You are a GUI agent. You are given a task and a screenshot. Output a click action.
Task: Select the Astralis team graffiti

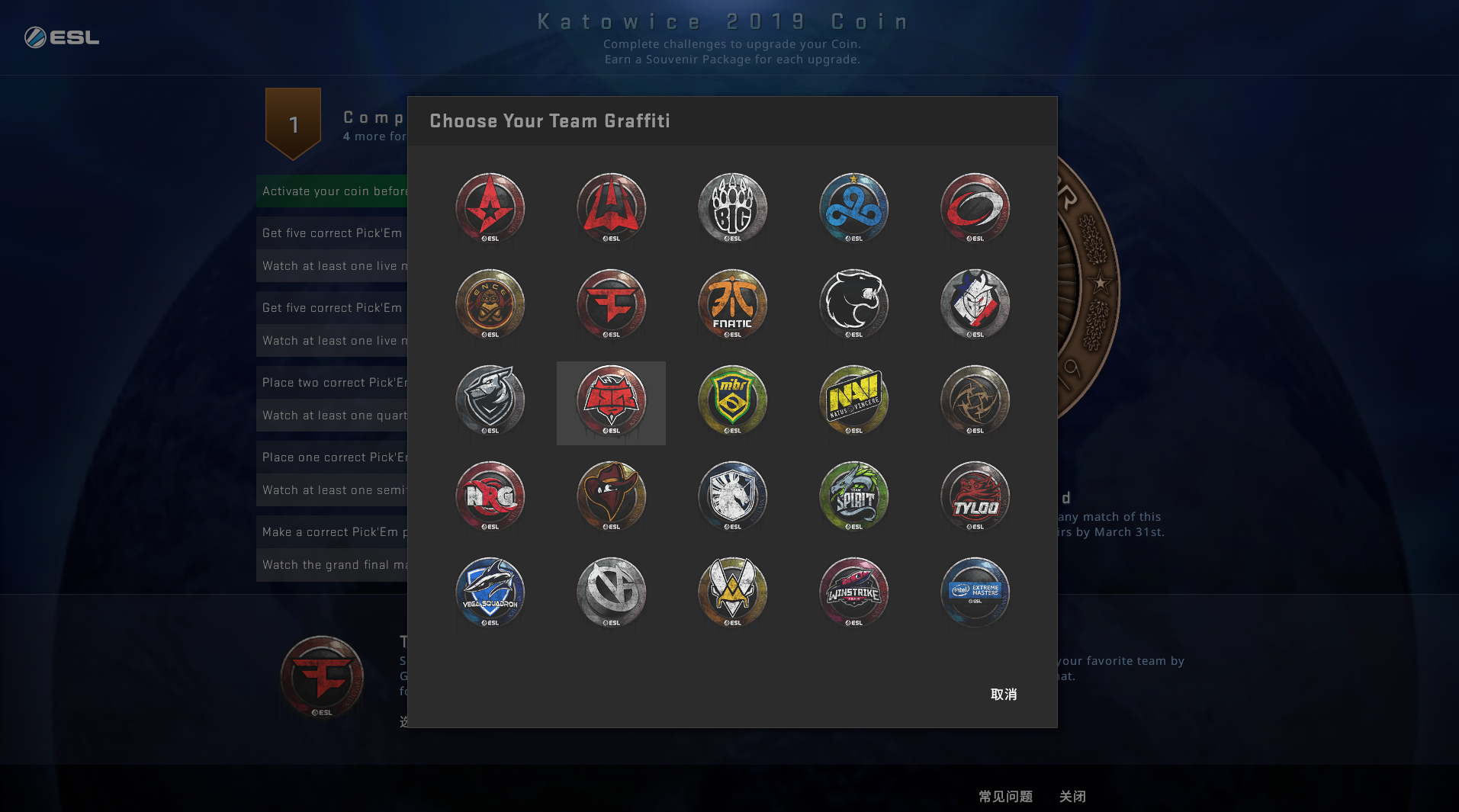pos(490,209)
